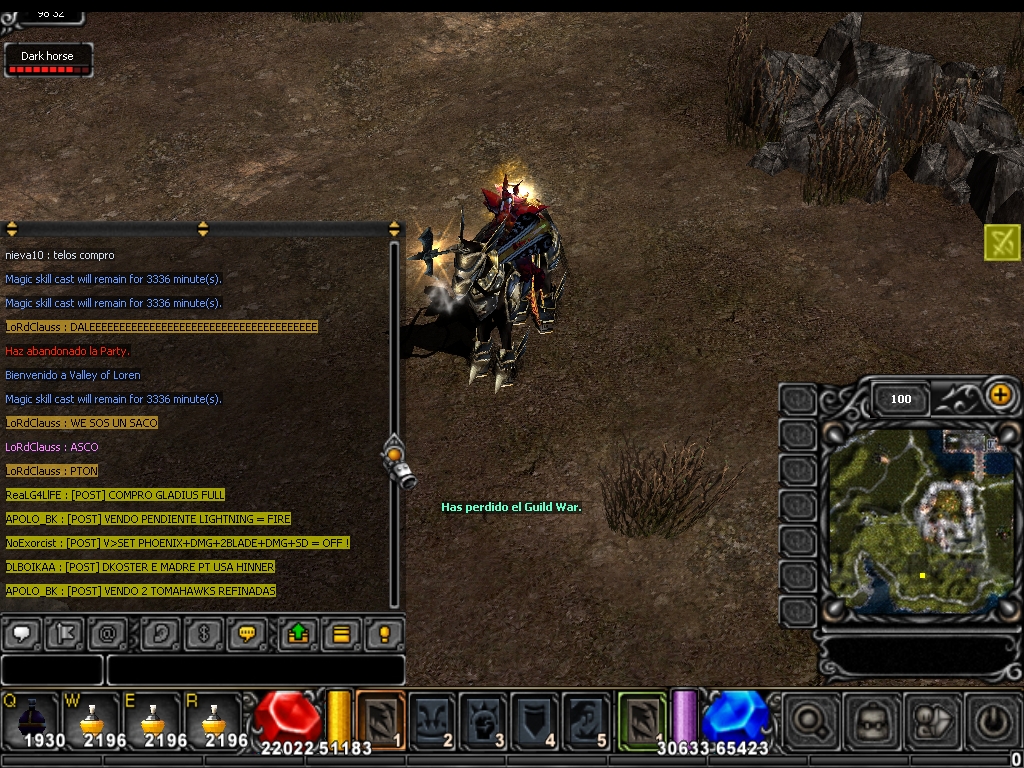Click the Valley of Loren minimap
Viewport: 1024px width, 768px height.
(x=920, y=520)
